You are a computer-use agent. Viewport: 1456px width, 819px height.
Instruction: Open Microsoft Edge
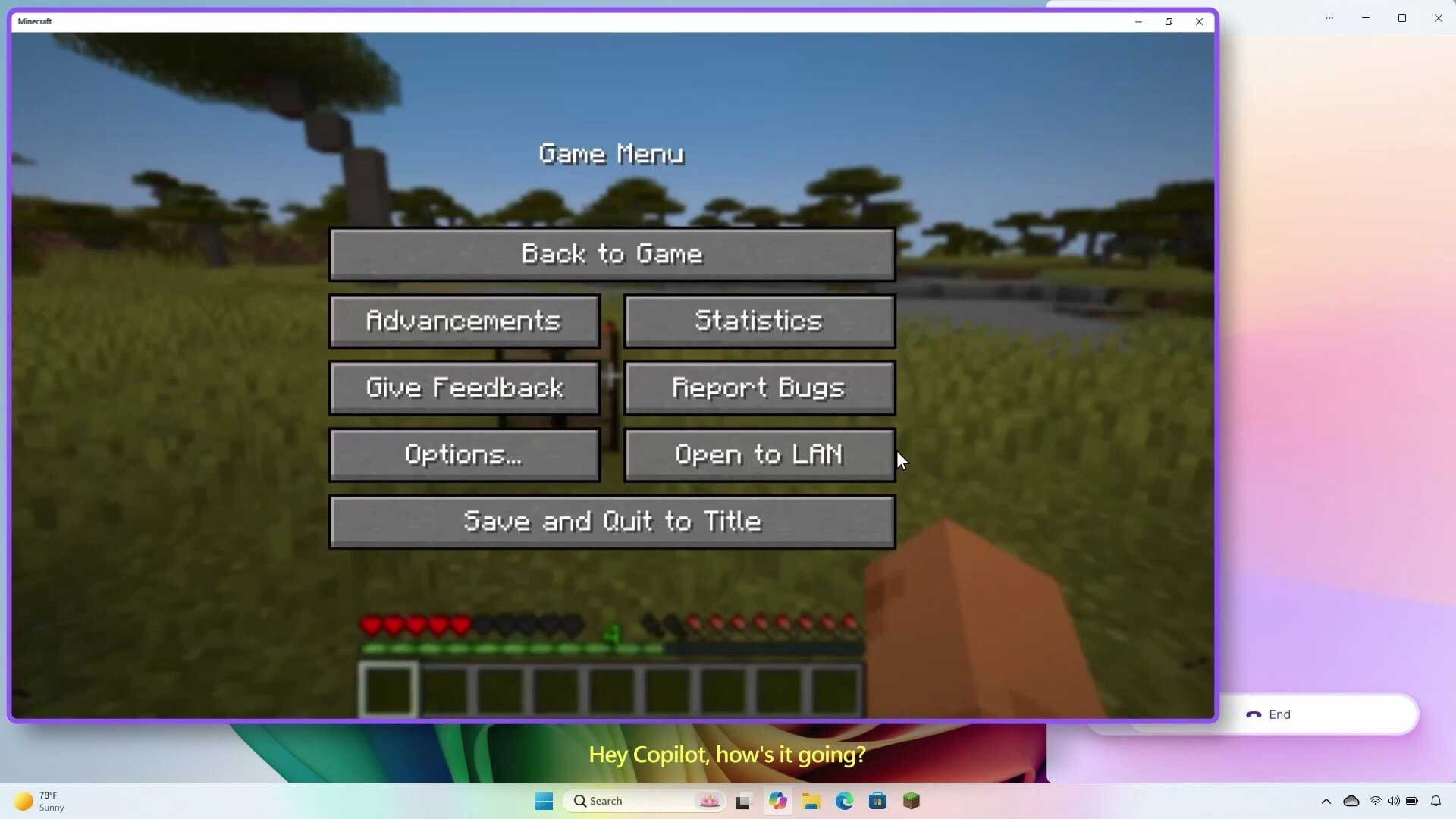843,801
